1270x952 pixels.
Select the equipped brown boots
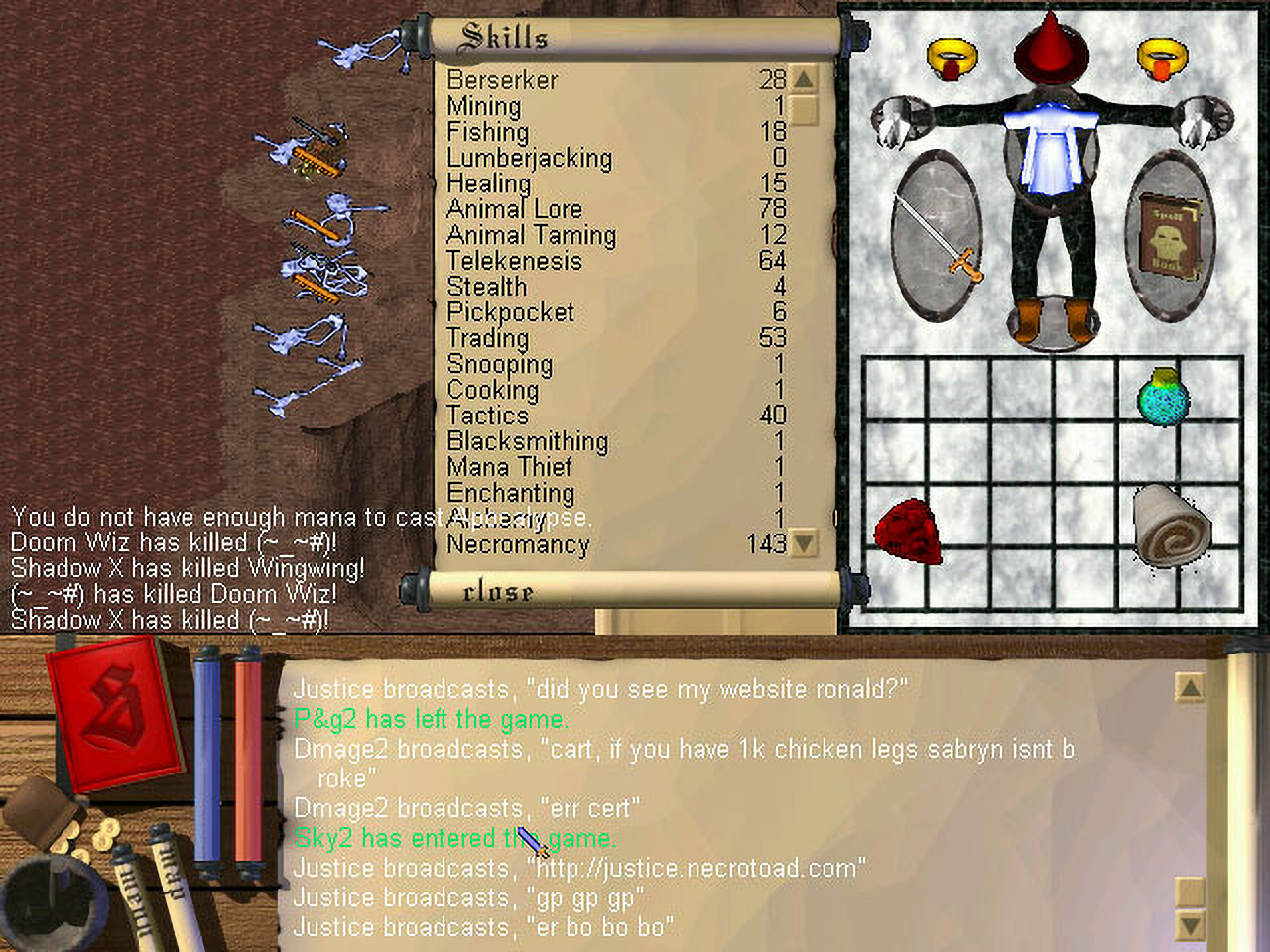point(1052,319)
